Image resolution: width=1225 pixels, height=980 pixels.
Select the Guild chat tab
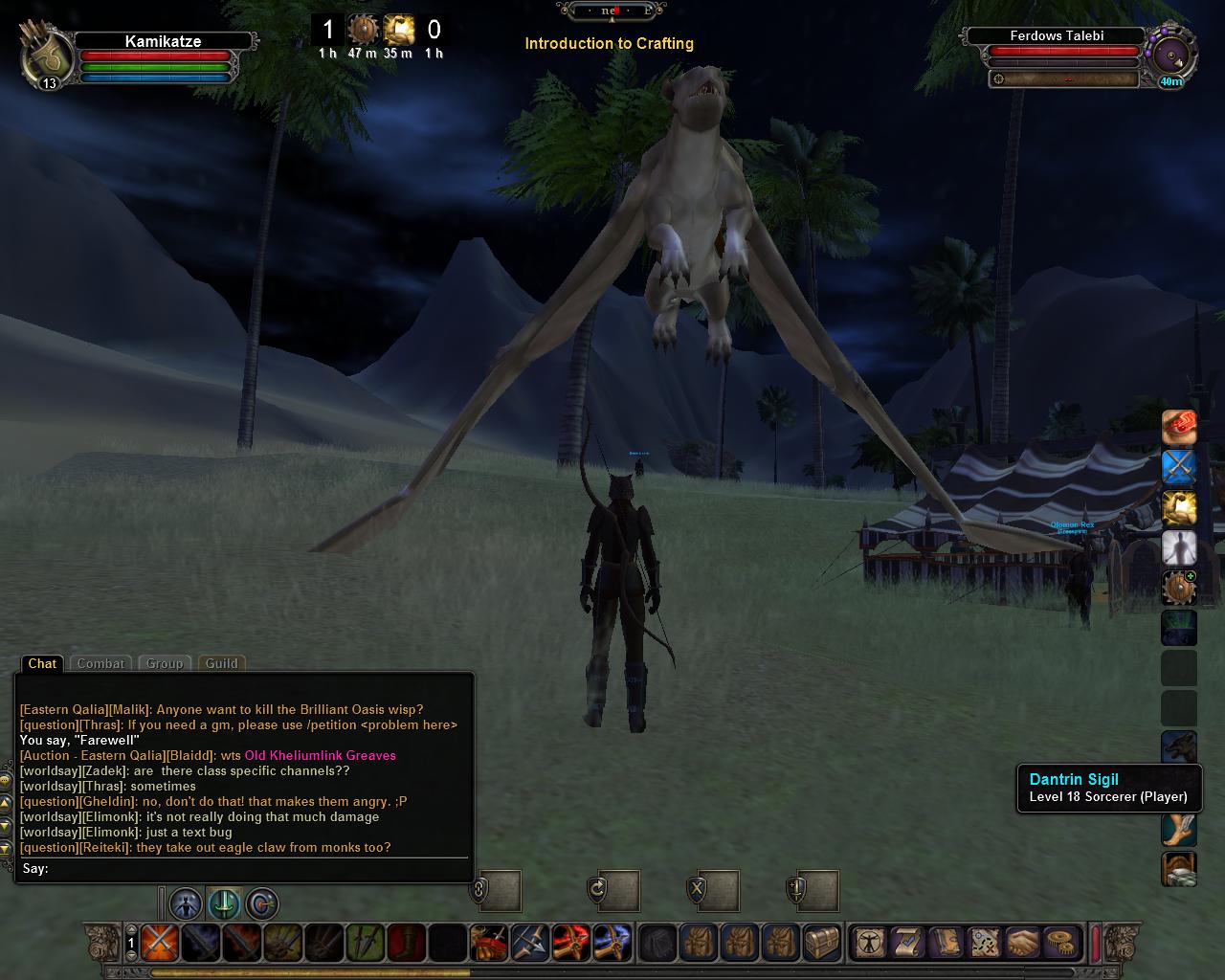(221, 663)
